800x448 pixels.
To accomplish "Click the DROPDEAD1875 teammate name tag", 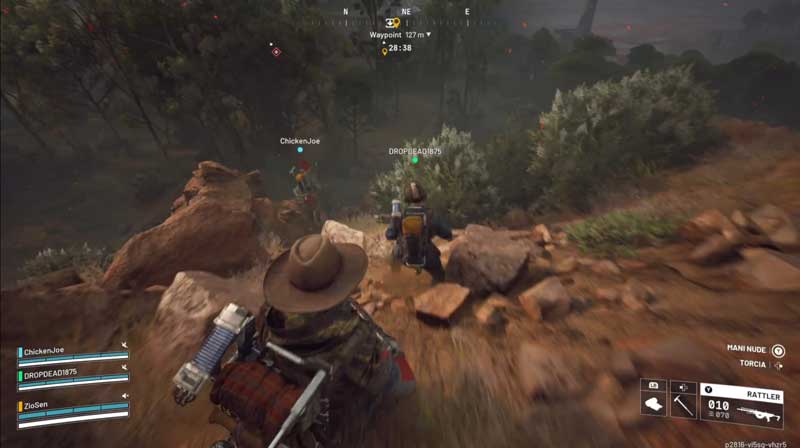I will 415,151.
